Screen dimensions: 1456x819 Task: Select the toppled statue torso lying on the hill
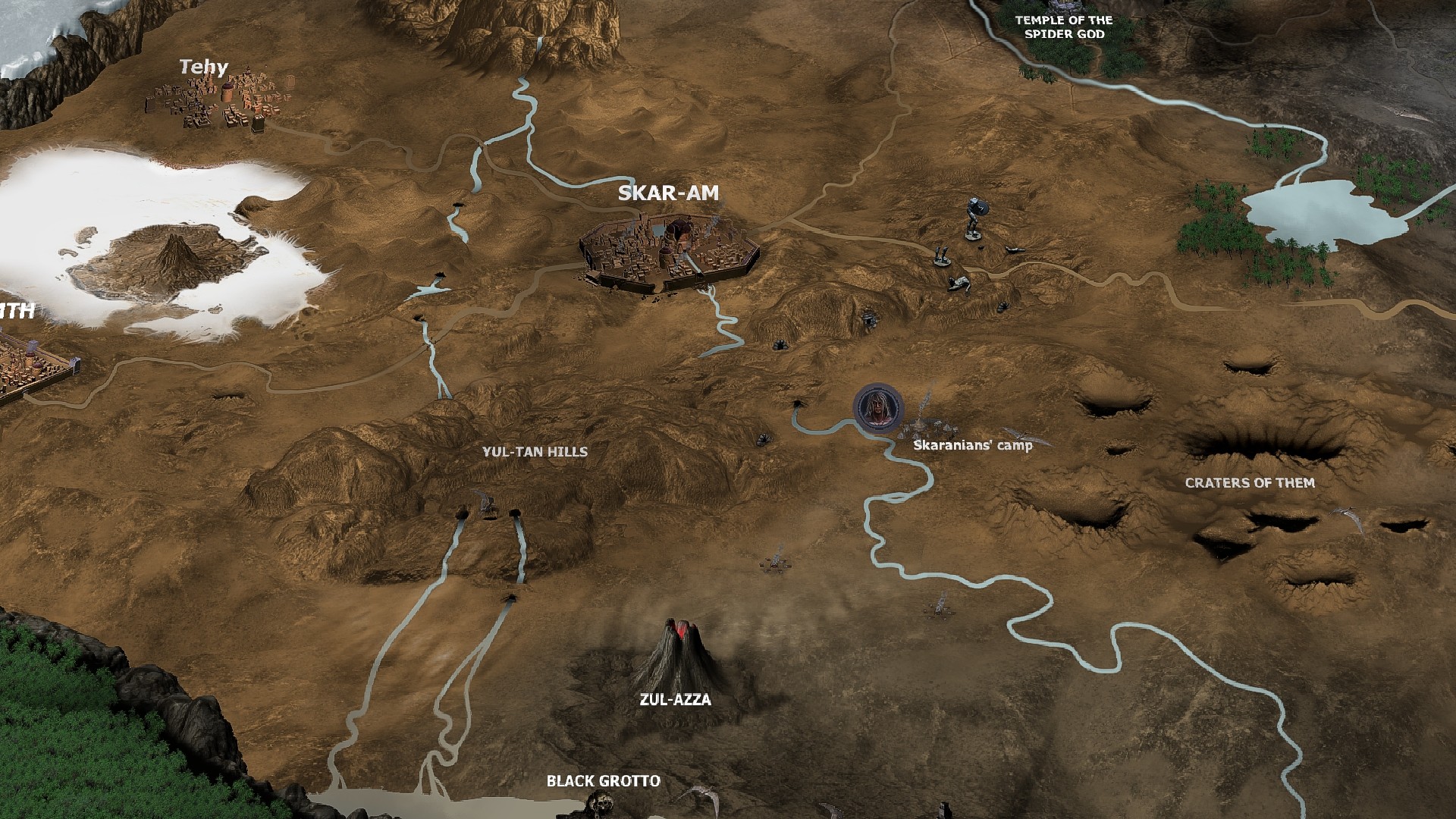click(x=959, y=284)
